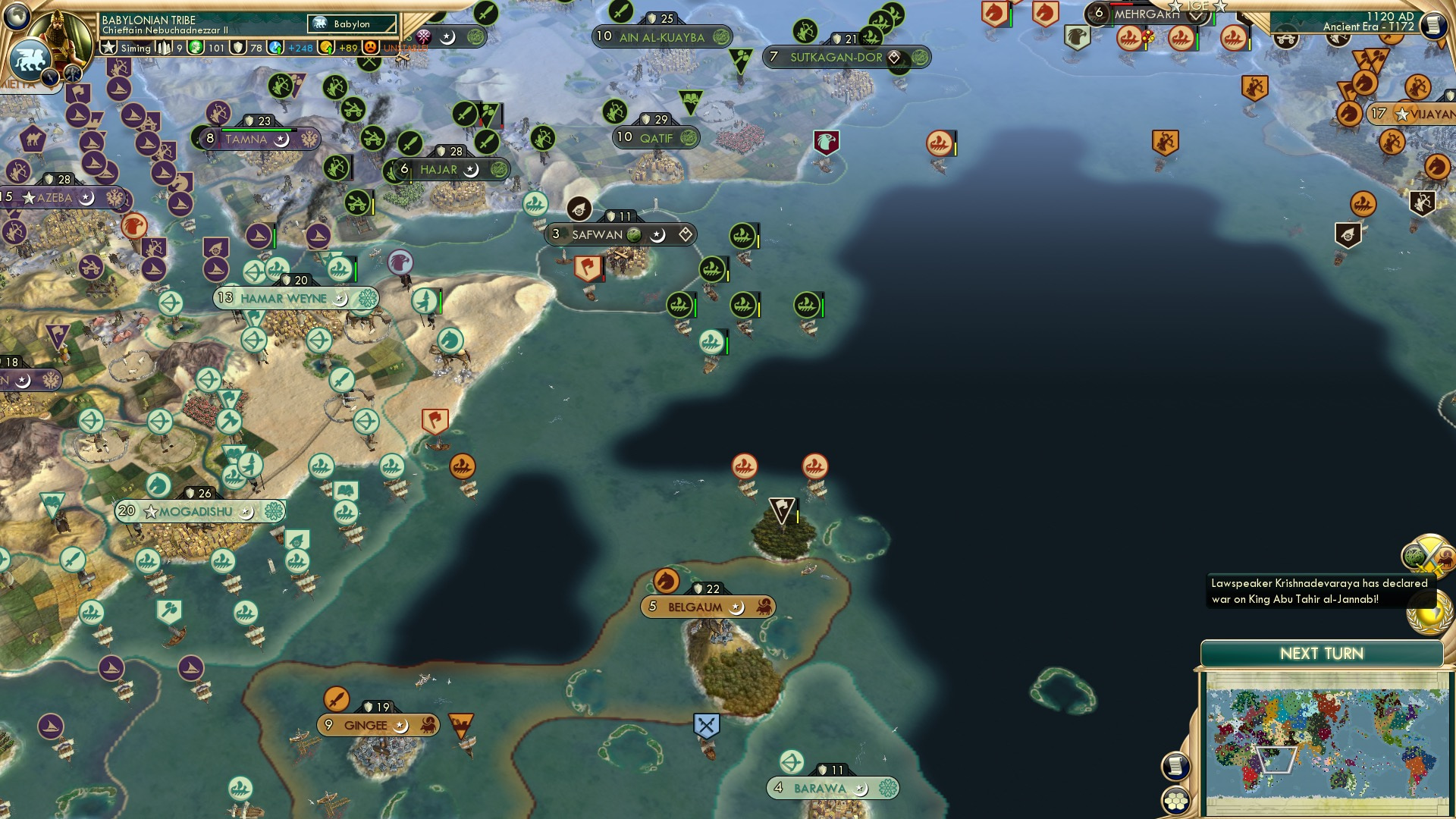Image resolution: width=1456 pixels, height=819 pixels.
Task: Open the Babylon religion dropdown in the leader panel
Action: pos(350,24)
